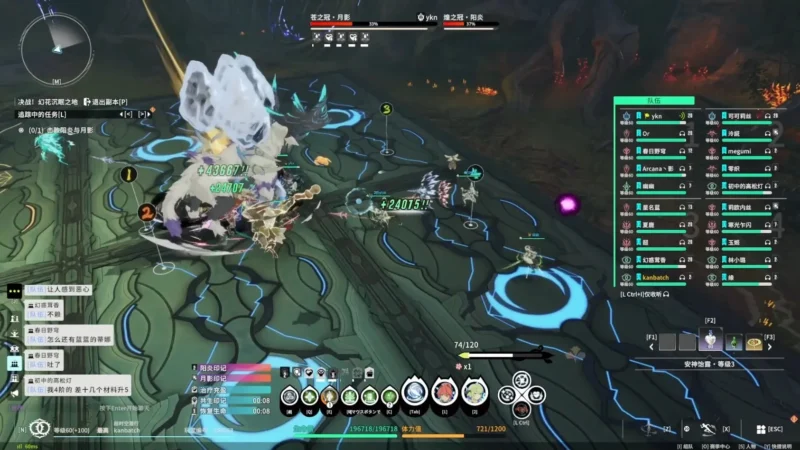Open the chat options ellipsis button
This screenshot has width=800, height=450.
tap(14, 291)
